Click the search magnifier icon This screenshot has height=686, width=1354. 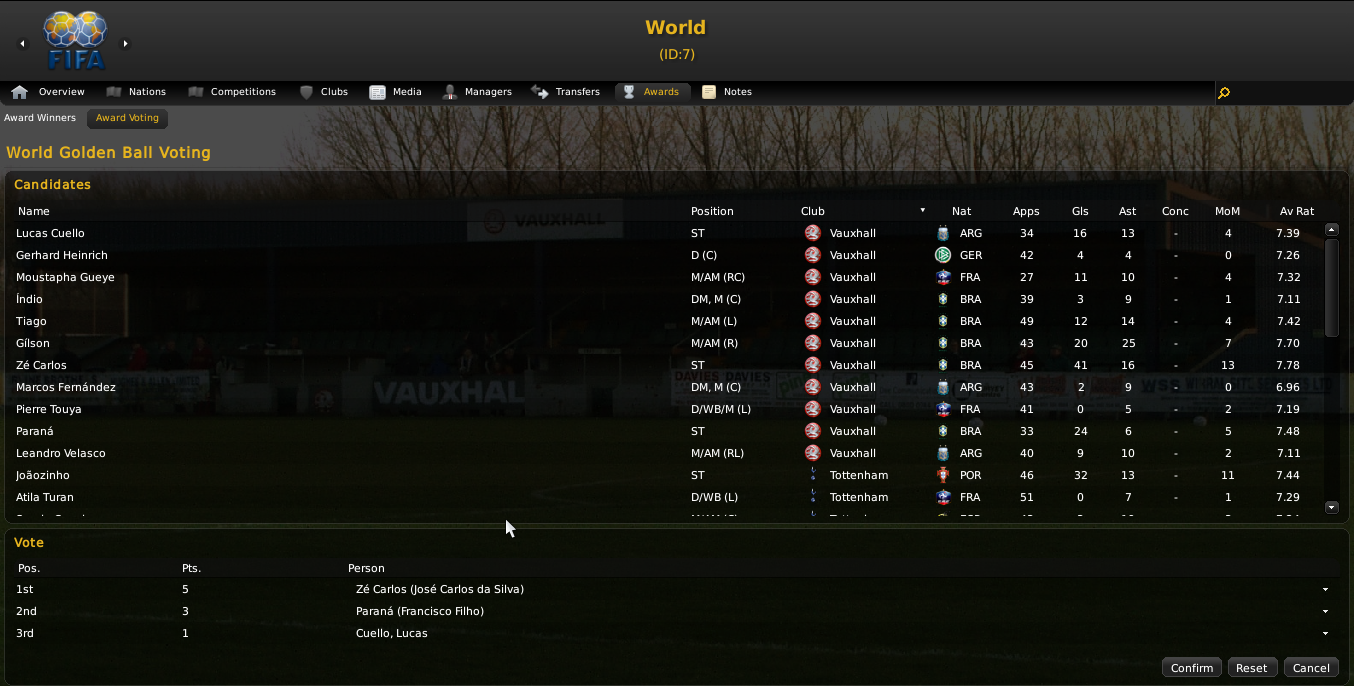coord(1224,93)
